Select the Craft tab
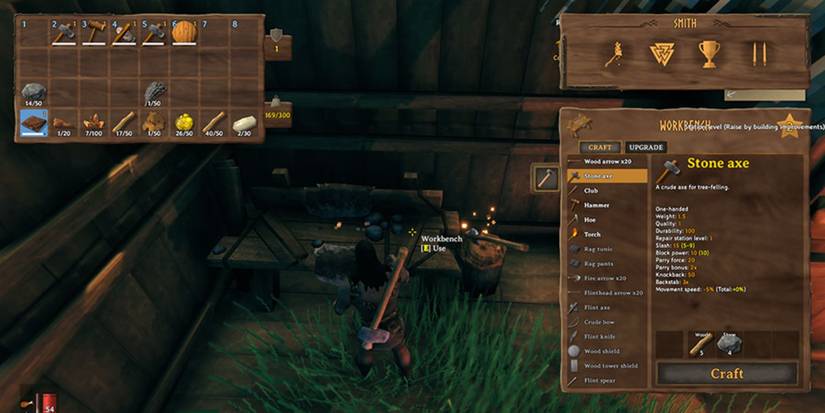This screenshot has width=825, height=413. tap(599, 146)
